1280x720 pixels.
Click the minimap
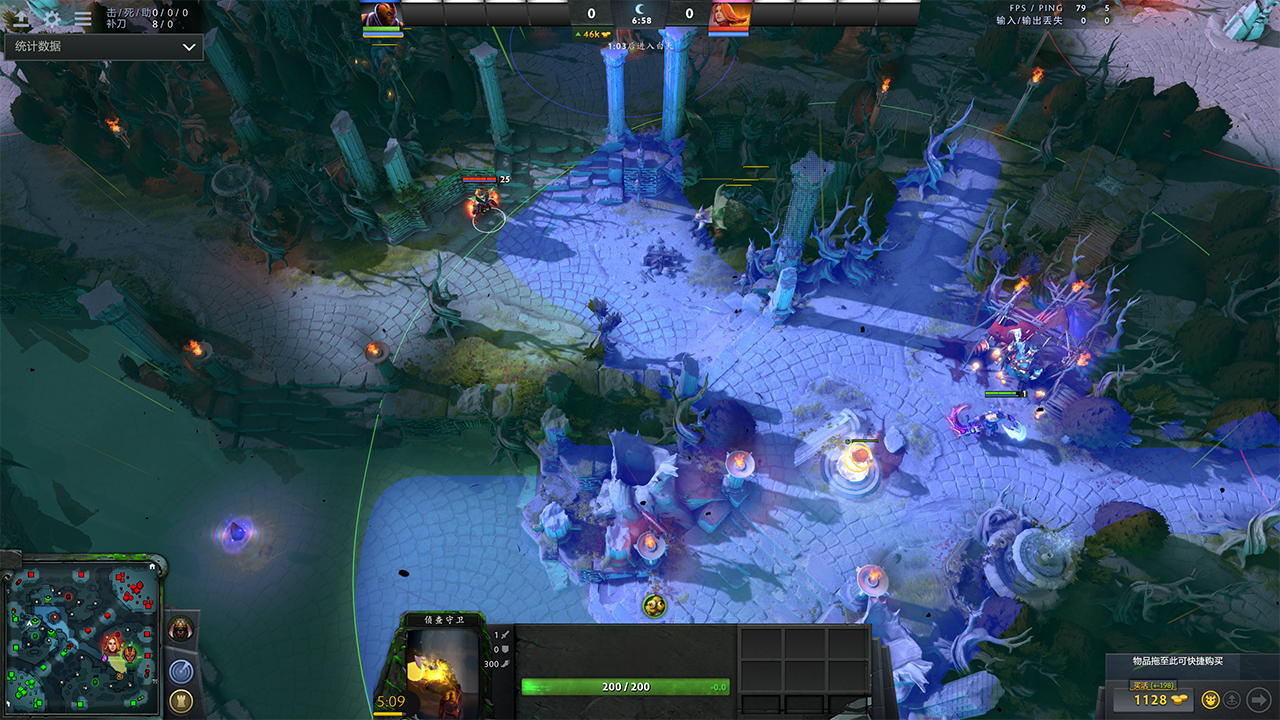pyautogui.click(x=82, y=635)
